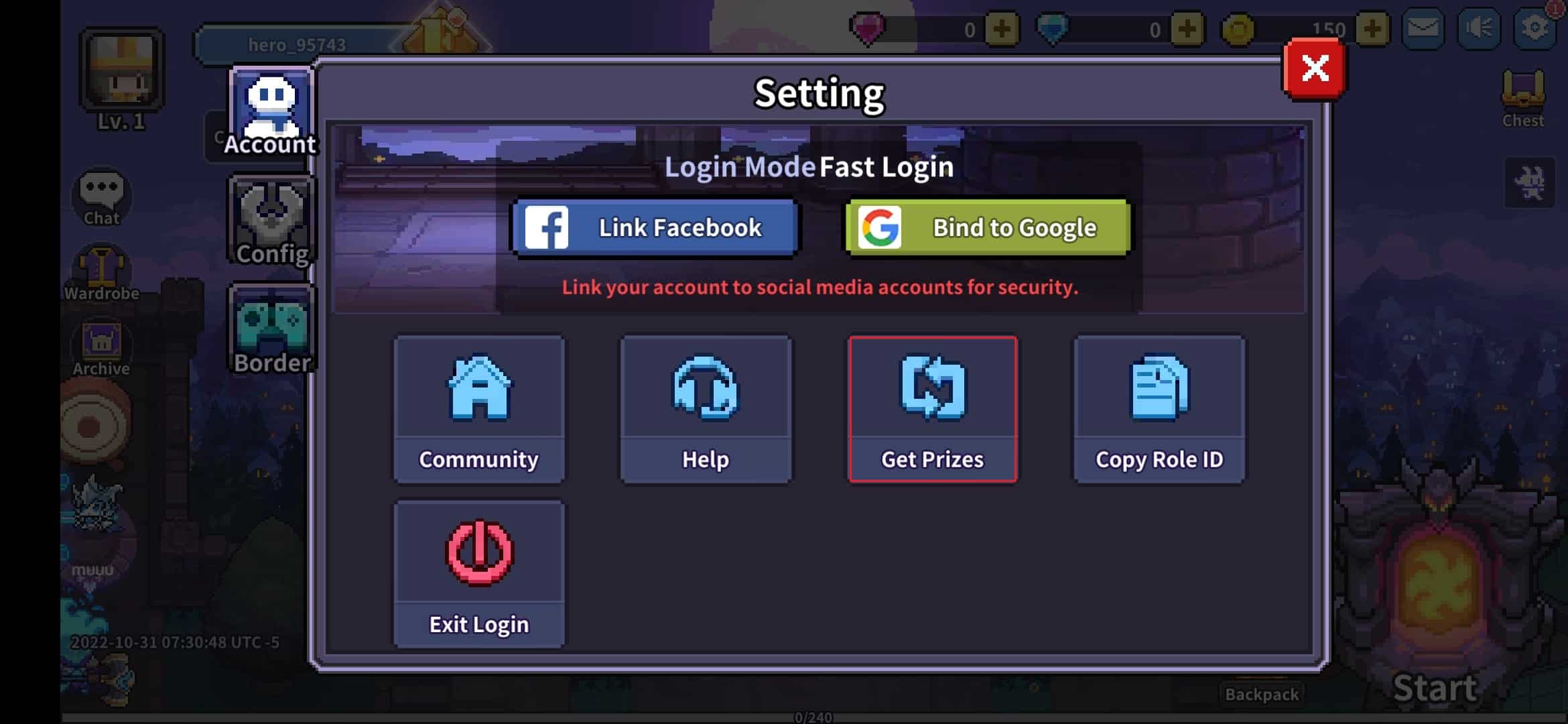
Task: Close the Setting window
Action: [x=1314, y=68]
